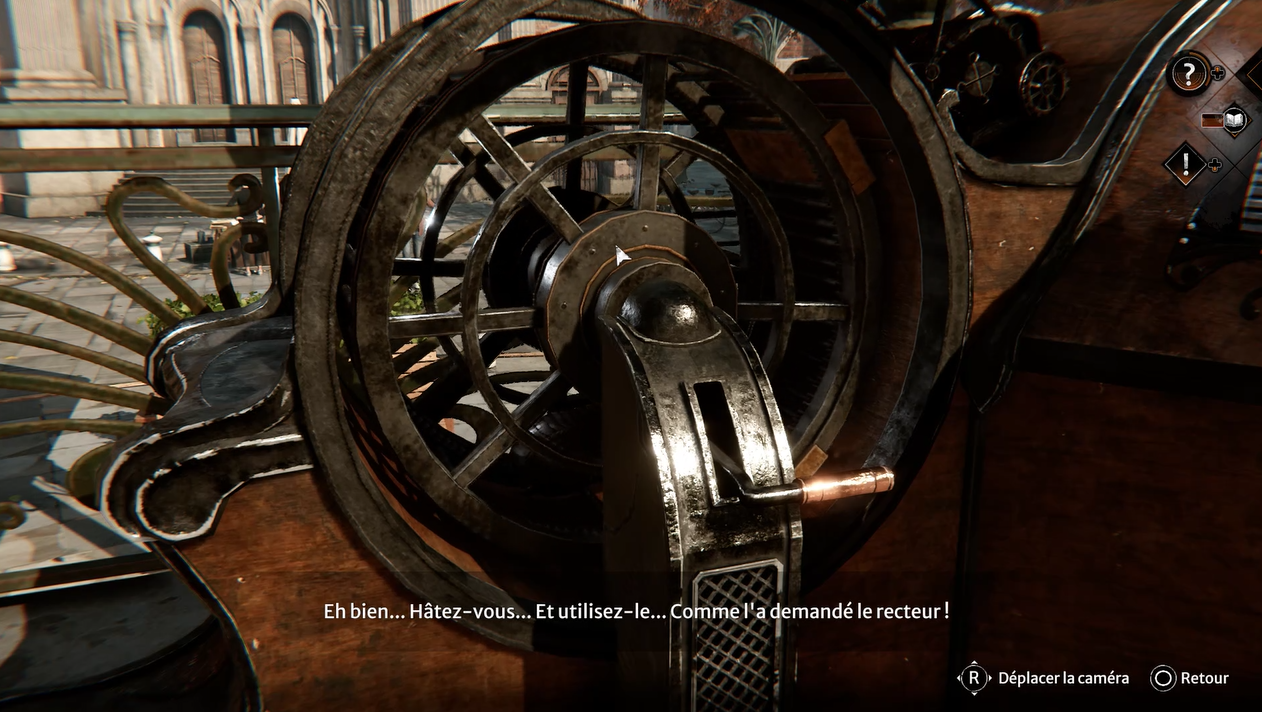Open the open-book journal icon

1235,119
